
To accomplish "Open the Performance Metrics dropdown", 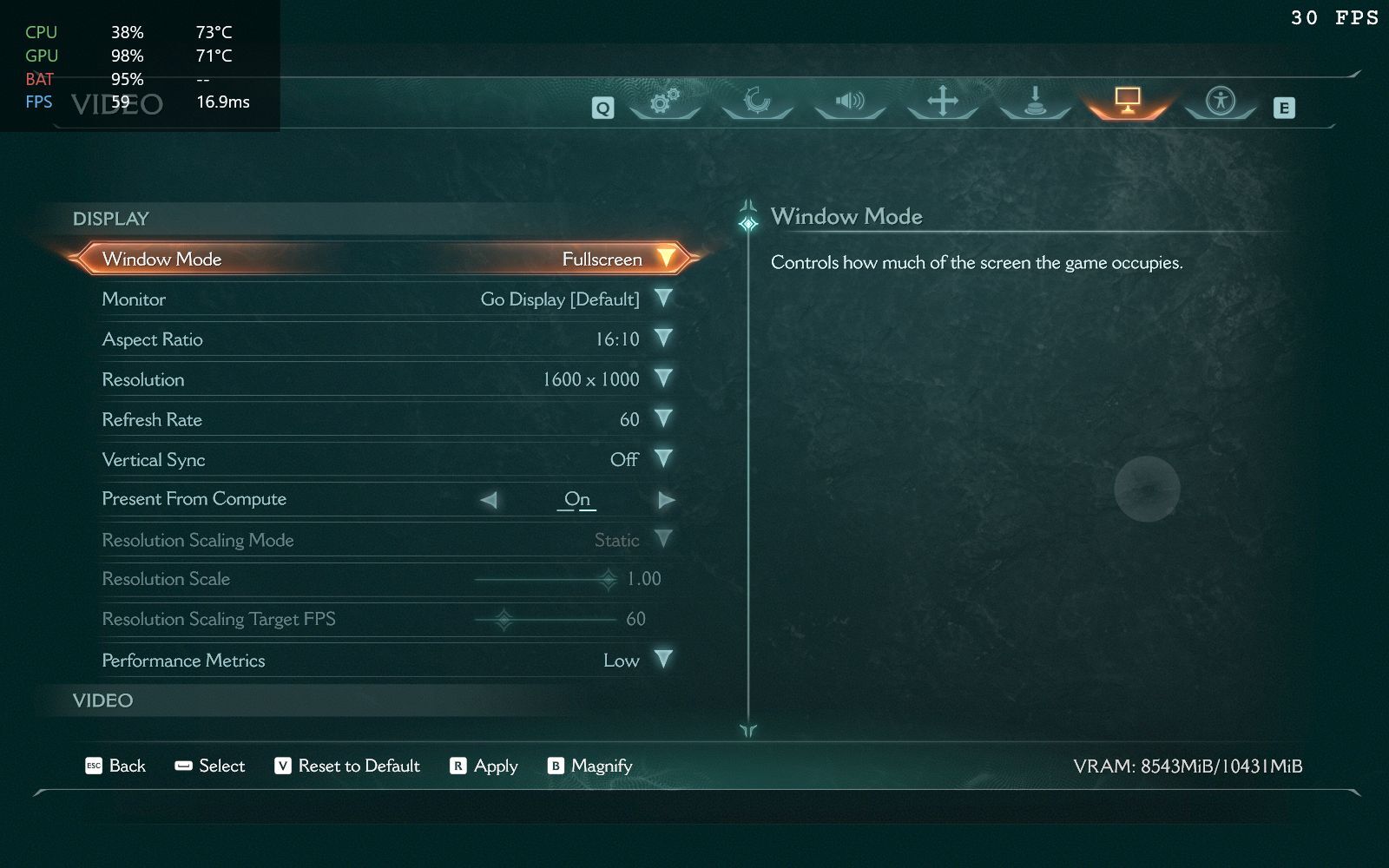I will [x=663, y=660].
